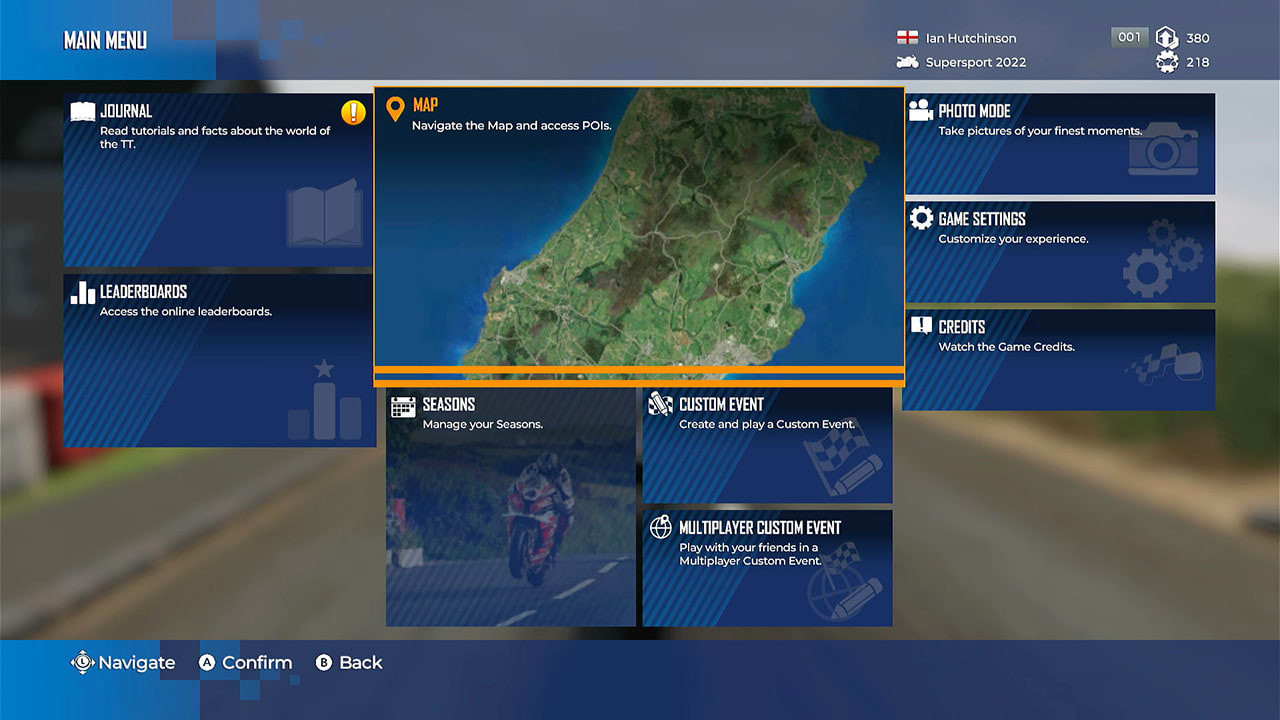Screen dimensions: 1280x720
Task: Open the Seasons calendar icon
Action: point(404,405)
